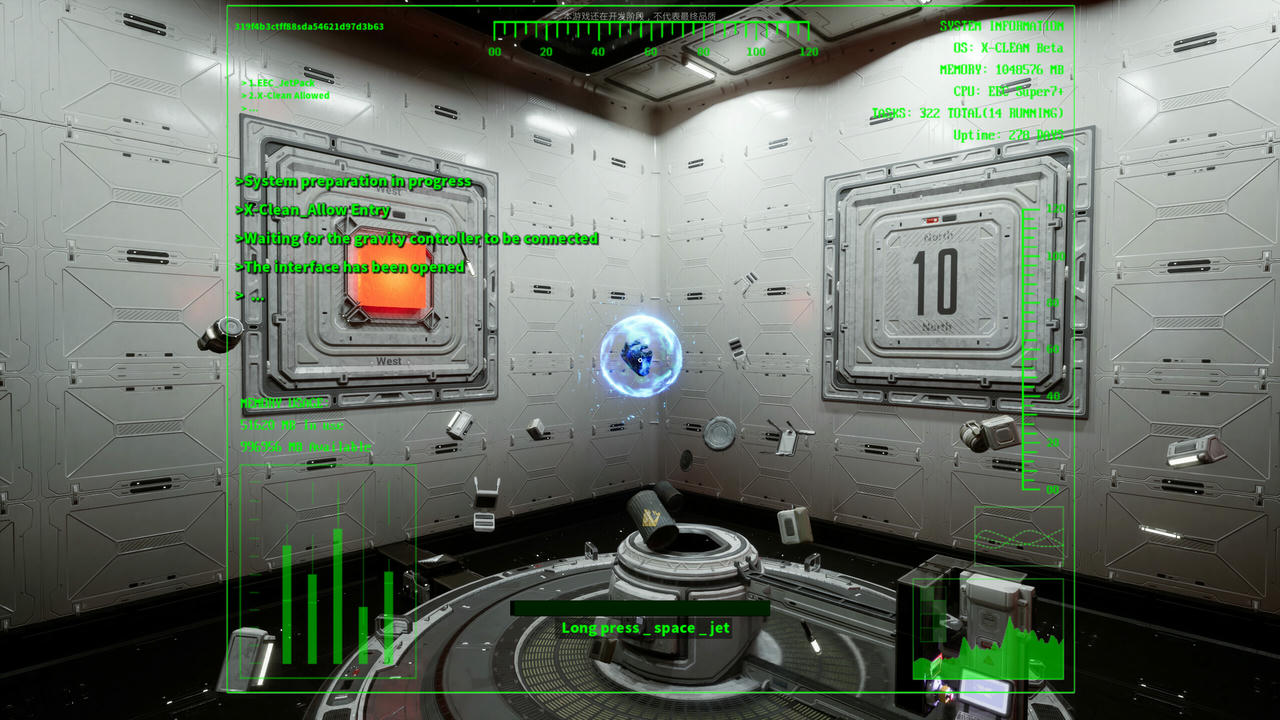Select the North door marked 10
This screenshot has height=720, width=1280.
tap(933, 279)
